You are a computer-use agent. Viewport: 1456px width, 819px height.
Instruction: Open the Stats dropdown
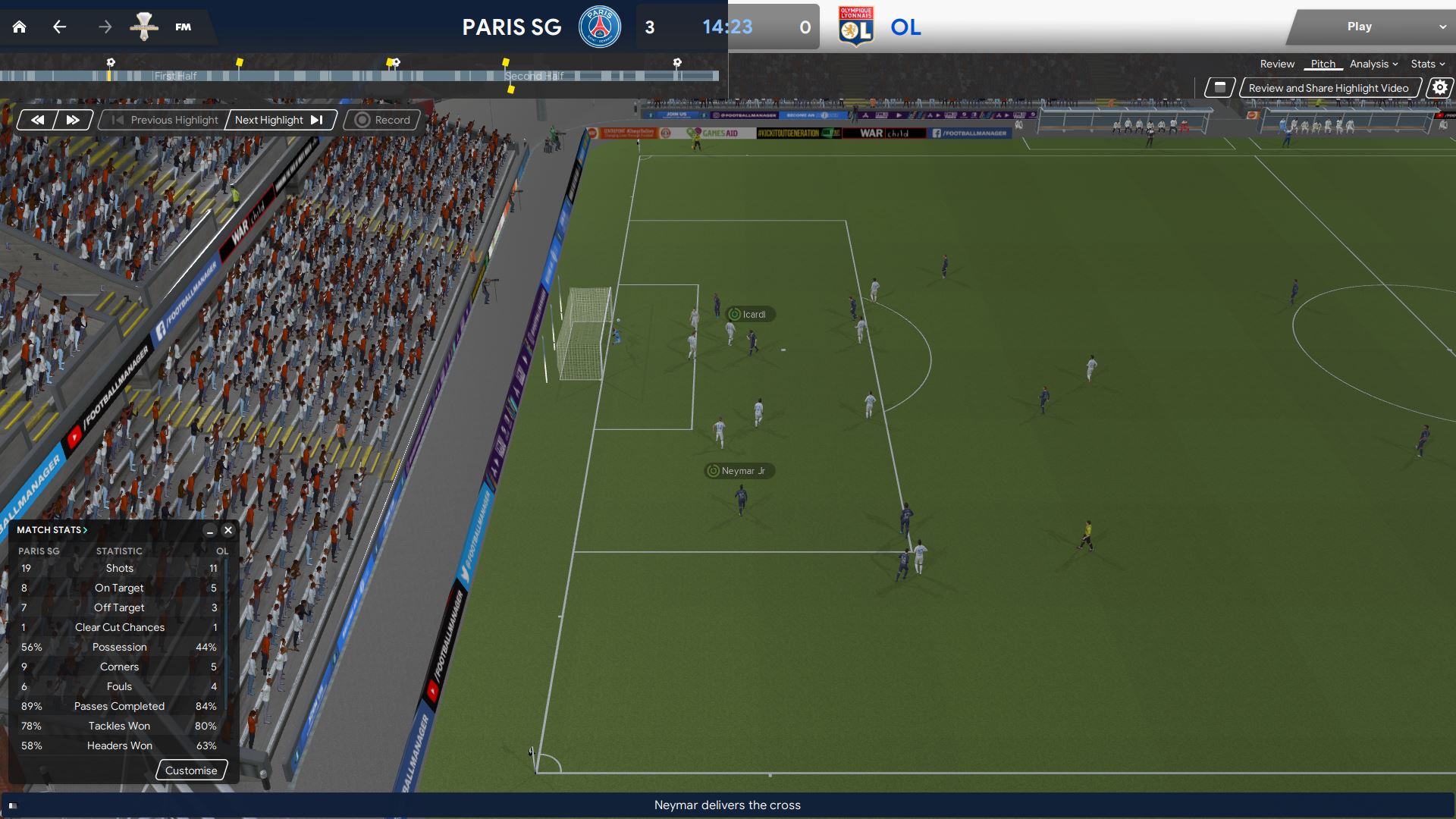(1427, 64)
